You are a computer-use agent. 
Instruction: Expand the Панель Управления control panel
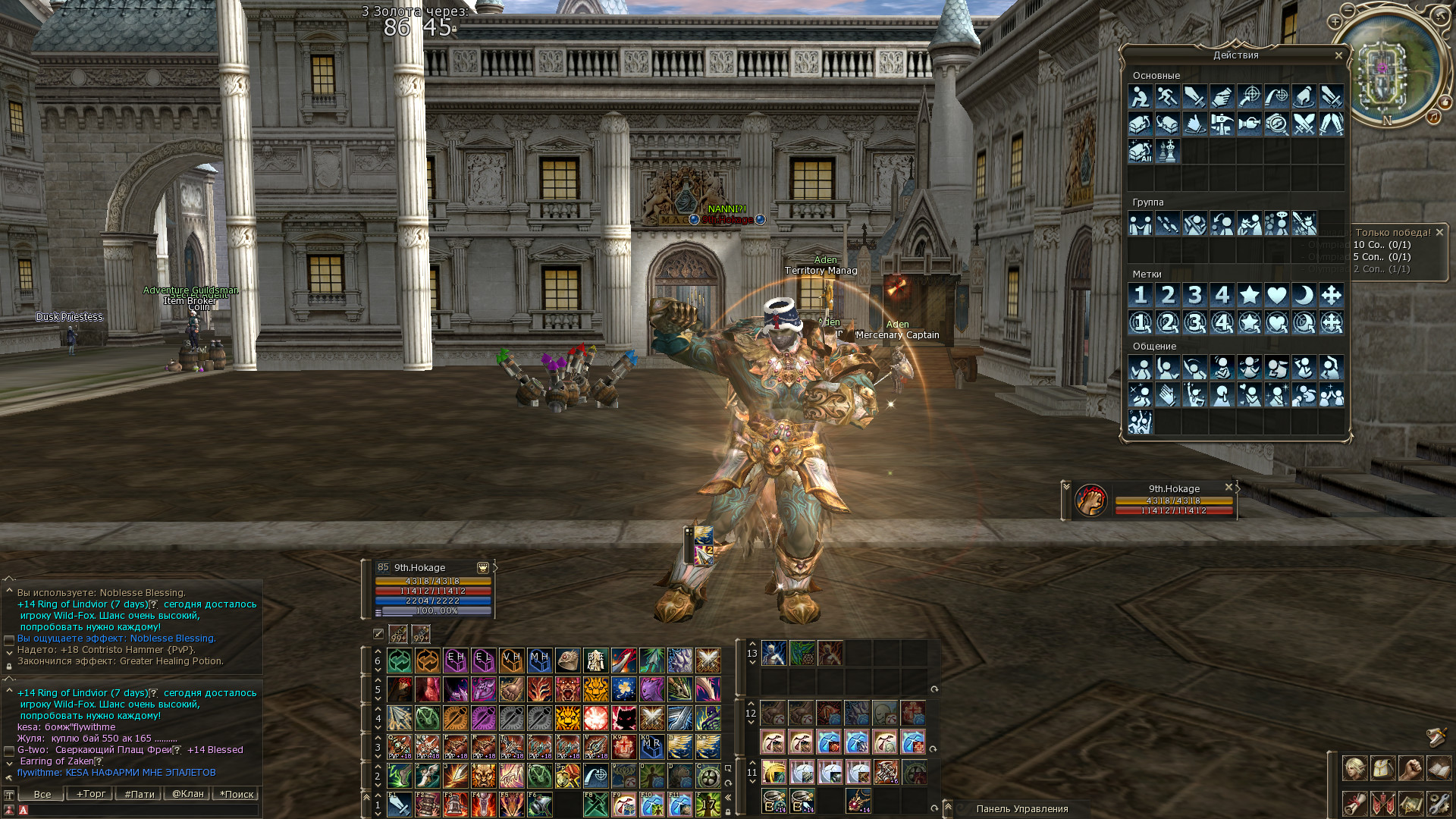[948, 808]
